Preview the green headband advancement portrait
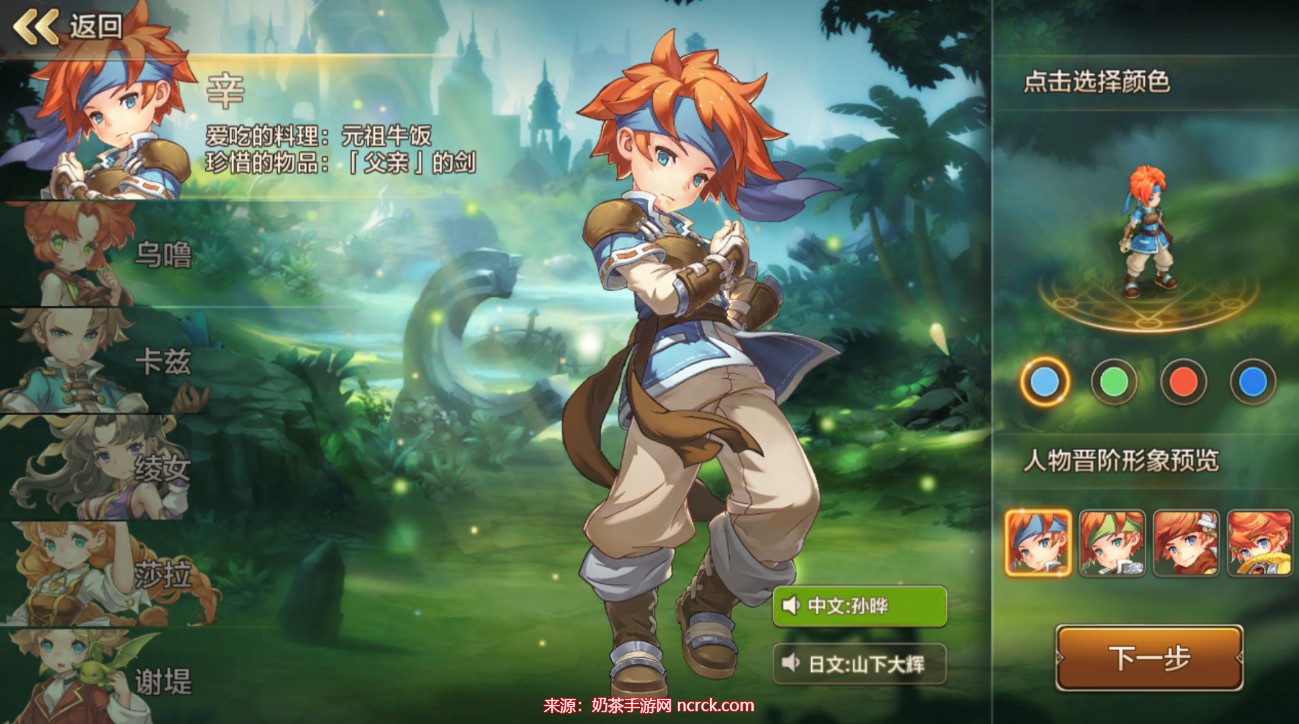The width and height of the screenshot is (1299, 724). point(1112,543)
